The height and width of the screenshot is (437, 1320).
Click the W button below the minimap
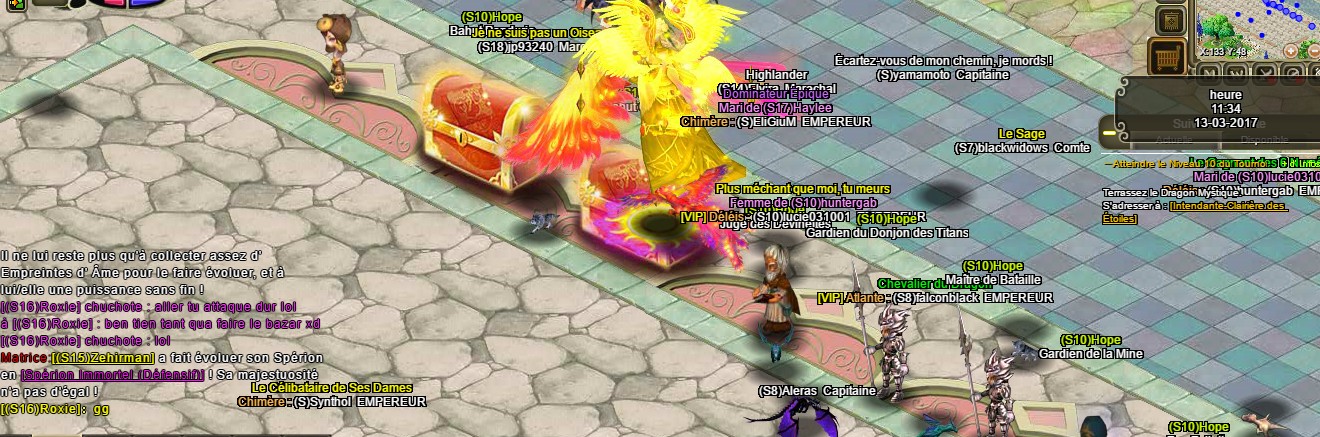point(1236,73)
